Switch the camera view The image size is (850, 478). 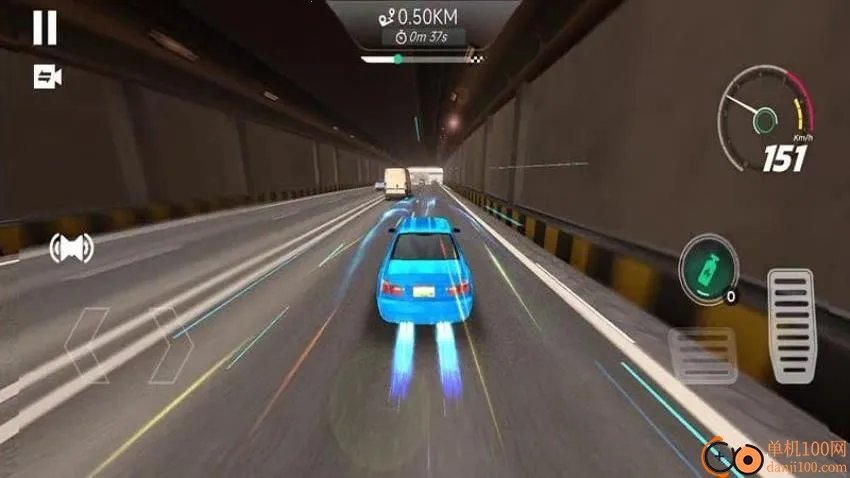point(47,76)
